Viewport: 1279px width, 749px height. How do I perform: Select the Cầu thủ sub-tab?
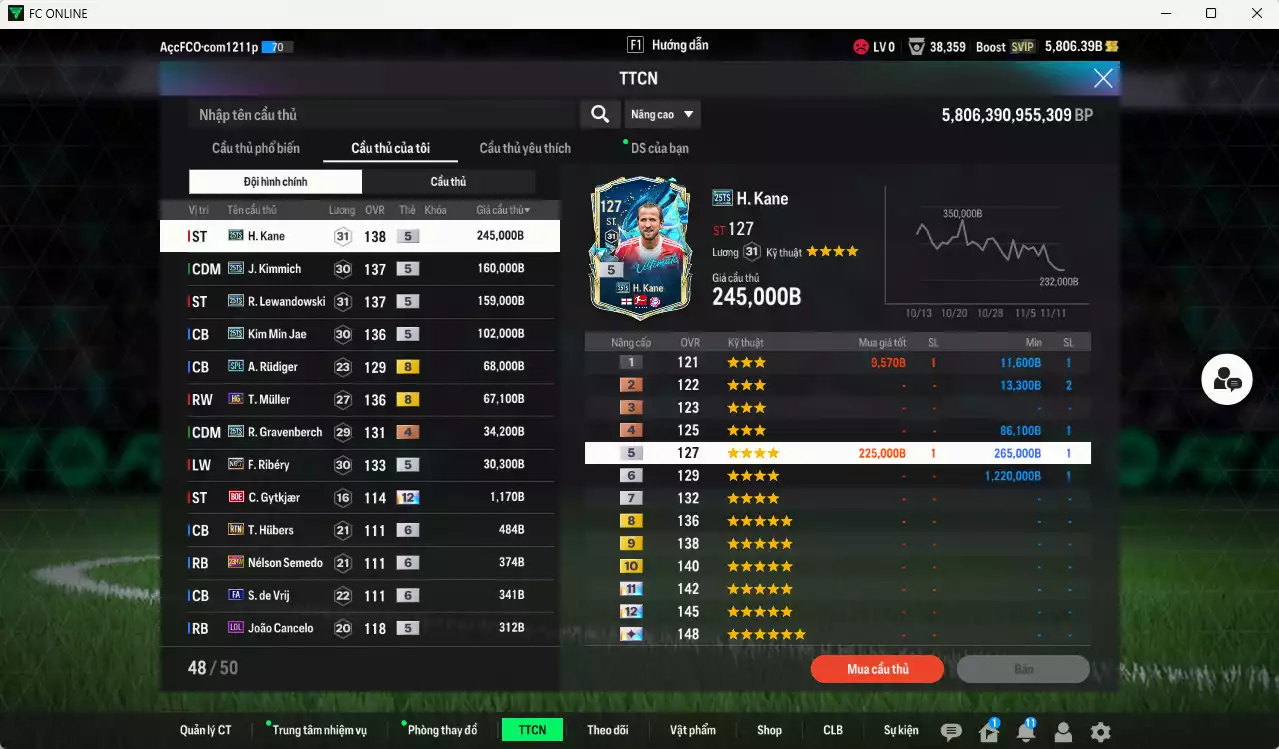(x=448, y=182)
